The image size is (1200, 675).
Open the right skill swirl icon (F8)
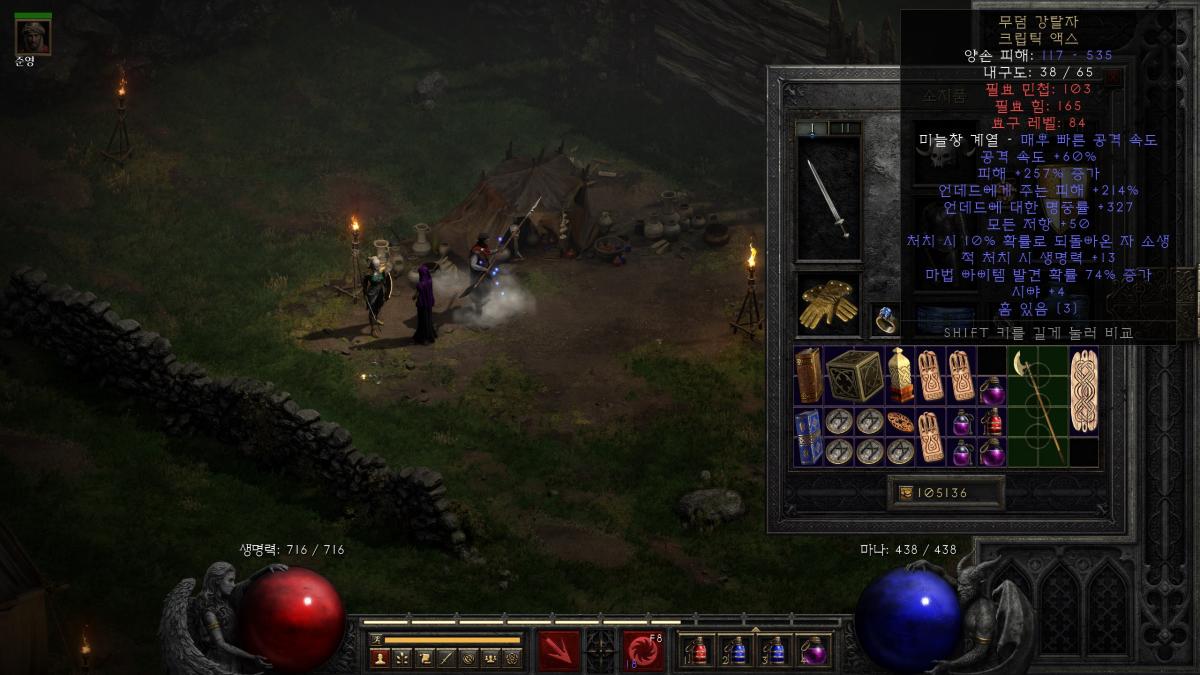643,650
